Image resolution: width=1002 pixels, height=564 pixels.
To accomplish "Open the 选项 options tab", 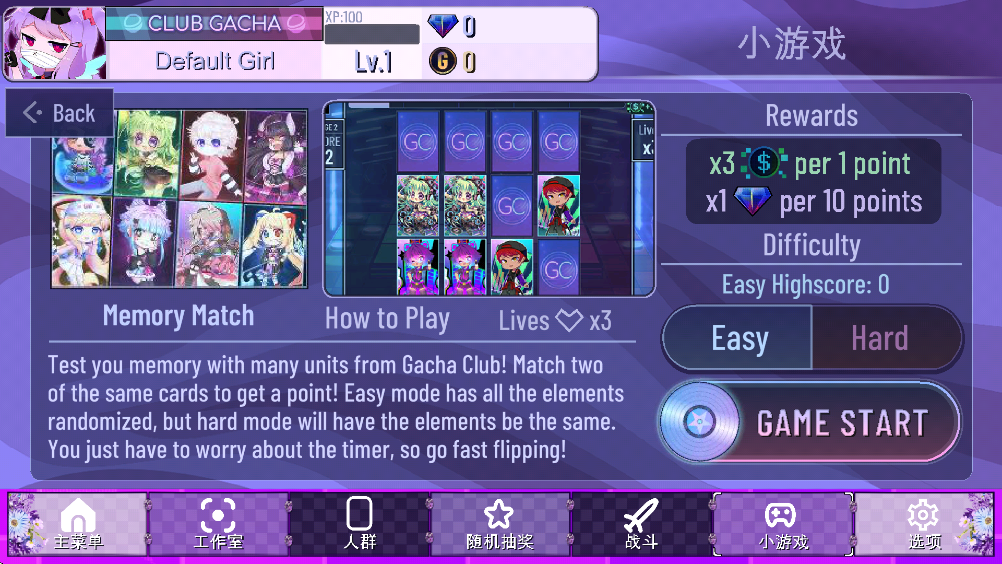I will click(x=924, y=525).
